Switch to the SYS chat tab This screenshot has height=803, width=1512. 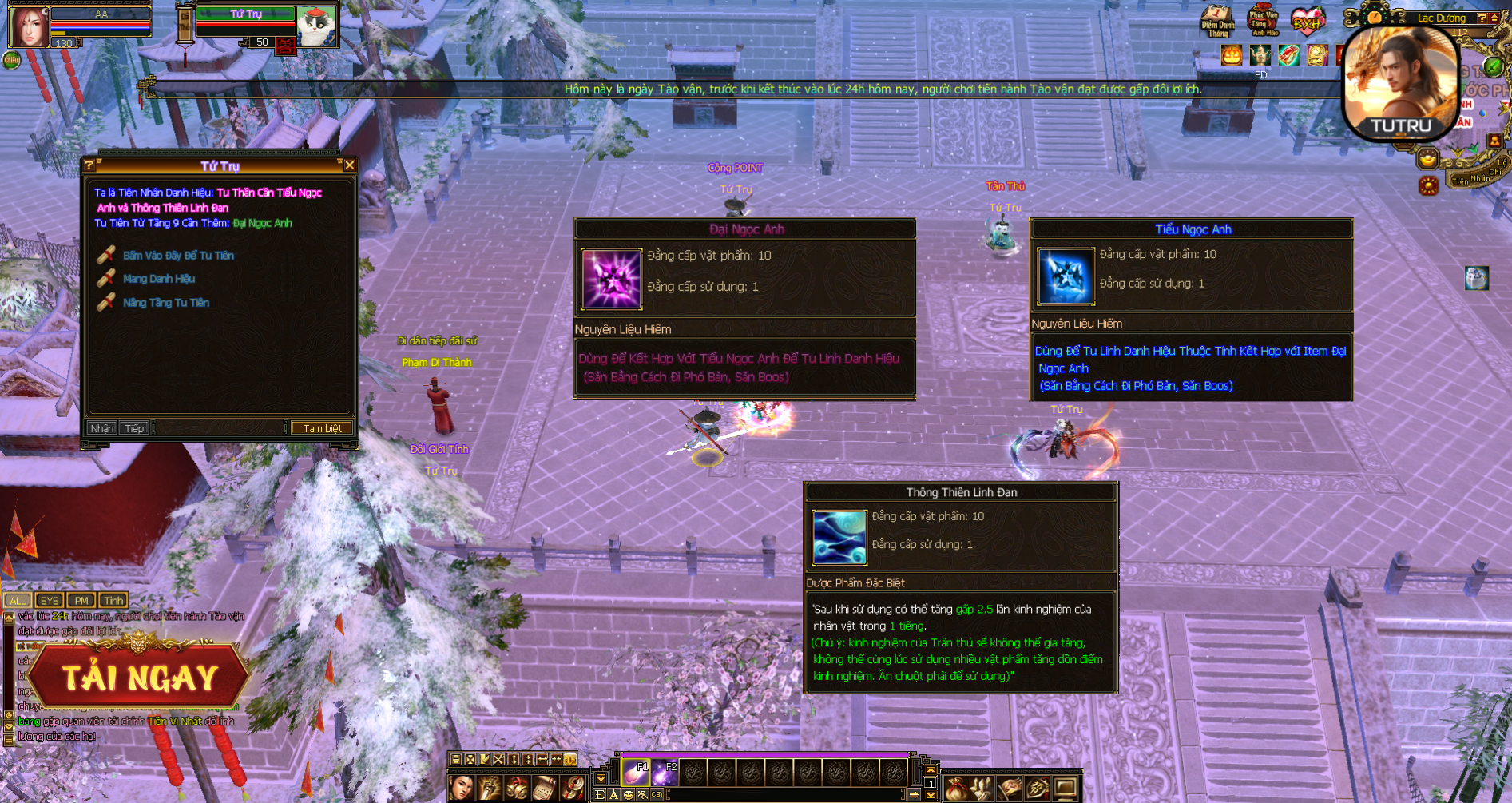(50, 600)
